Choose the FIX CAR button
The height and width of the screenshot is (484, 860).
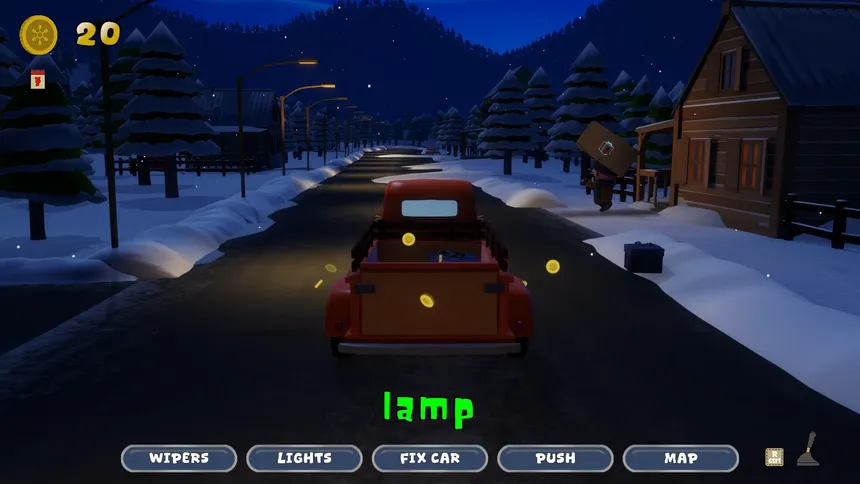tap(430, 458)
